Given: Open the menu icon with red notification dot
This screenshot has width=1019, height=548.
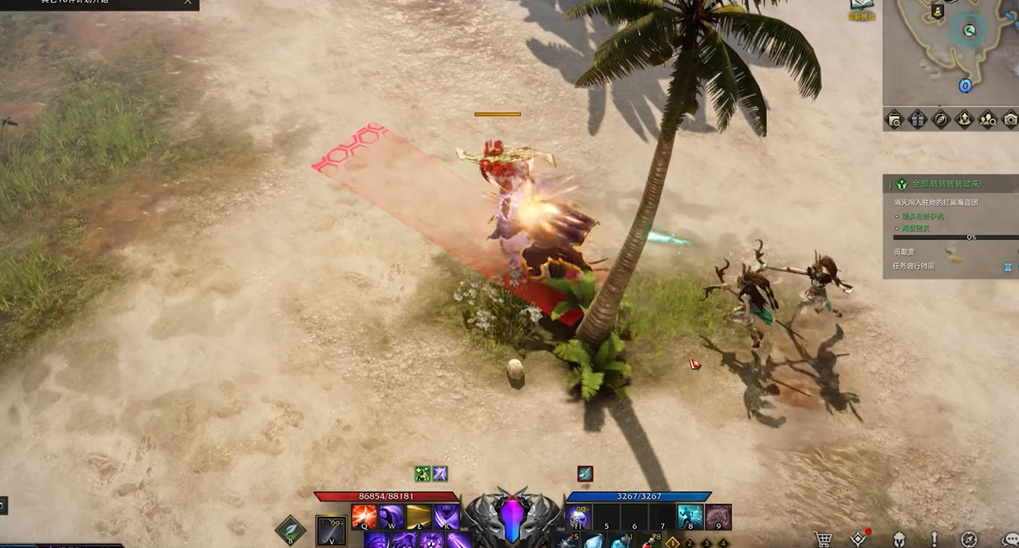Looking at the screenshot, I should (x=860, y=540).
